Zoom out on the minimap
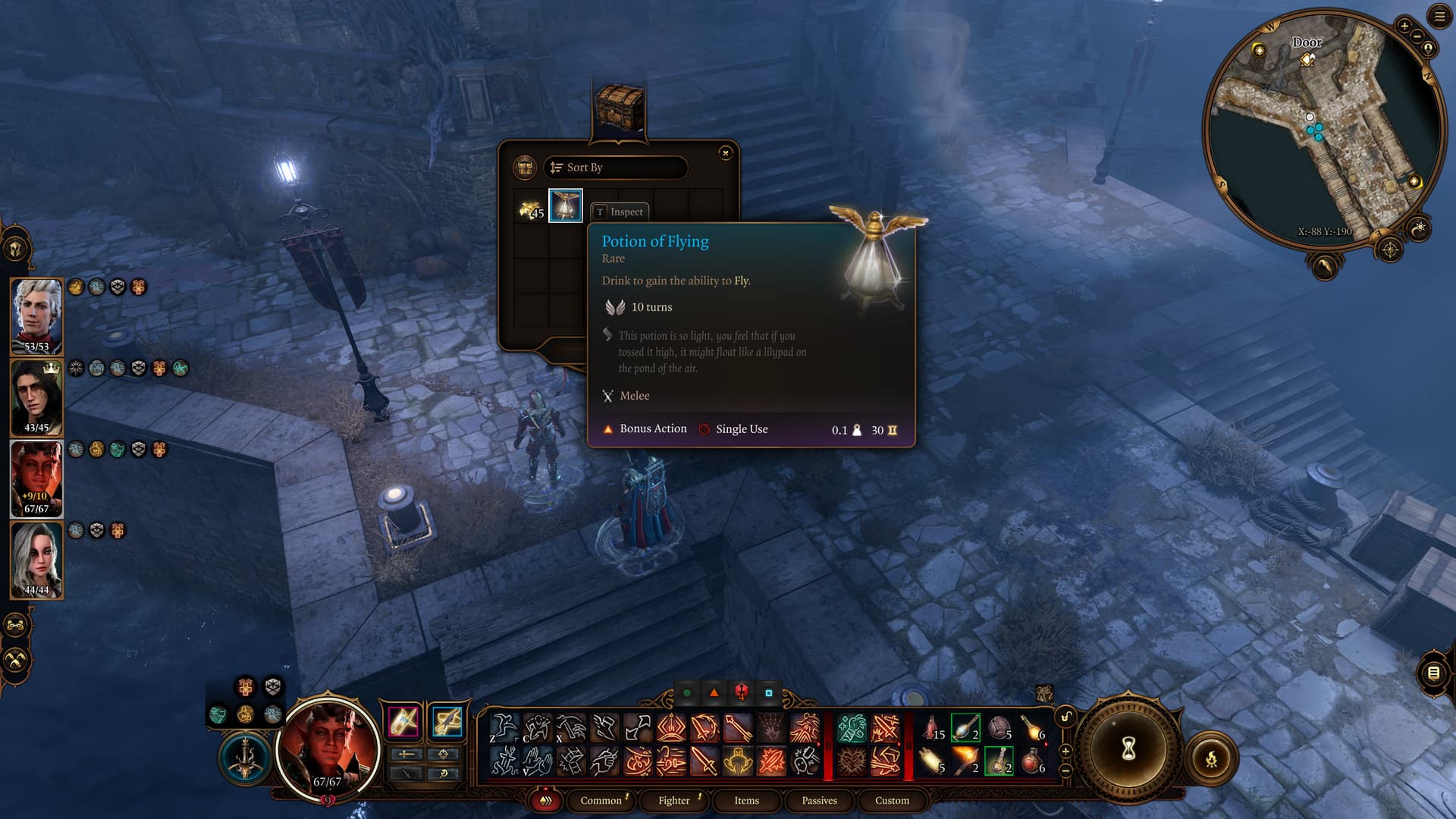The height and width of the screenshot is (819, 1456). 1417,36
